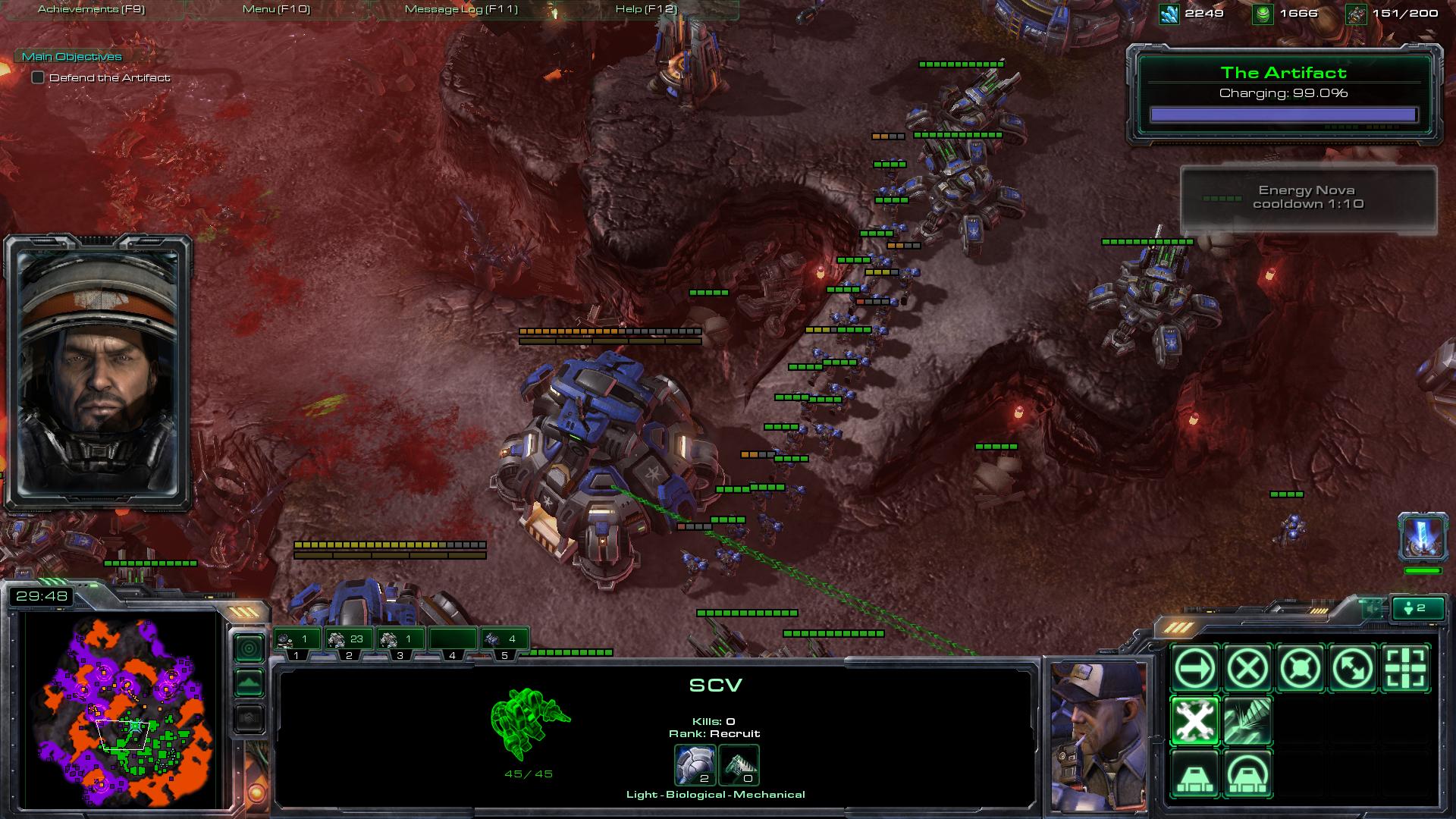Viewport: 1456px width, 819px height.
Task: Activate the minimap ping button
Action: click(x=249, y=648)
